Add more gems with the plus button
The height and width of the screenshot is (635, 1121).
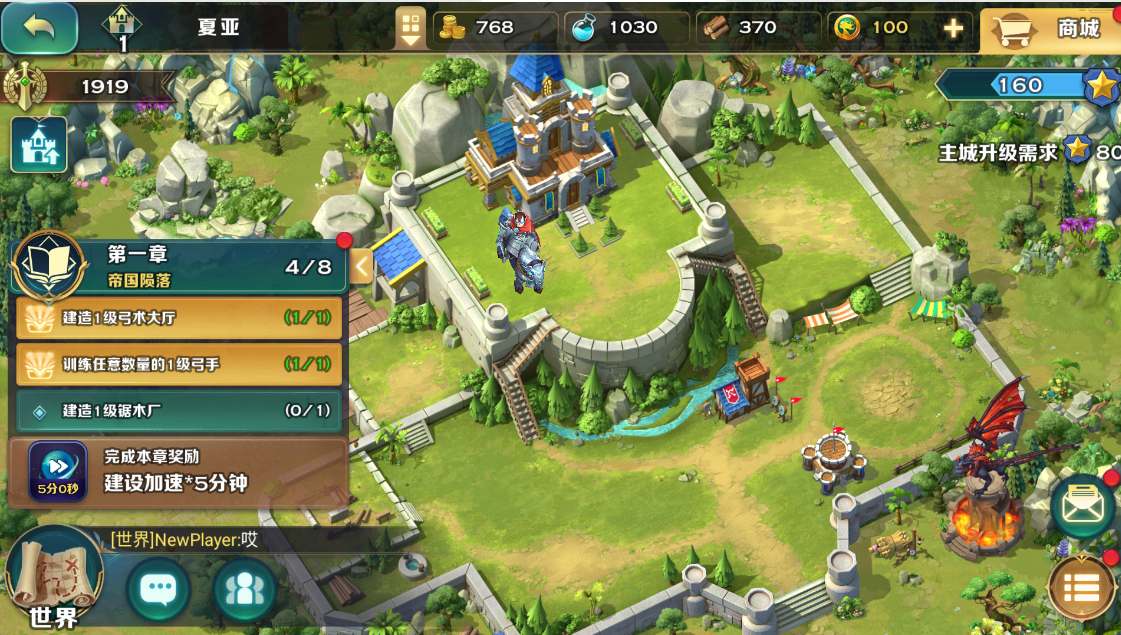click(953, 28)
